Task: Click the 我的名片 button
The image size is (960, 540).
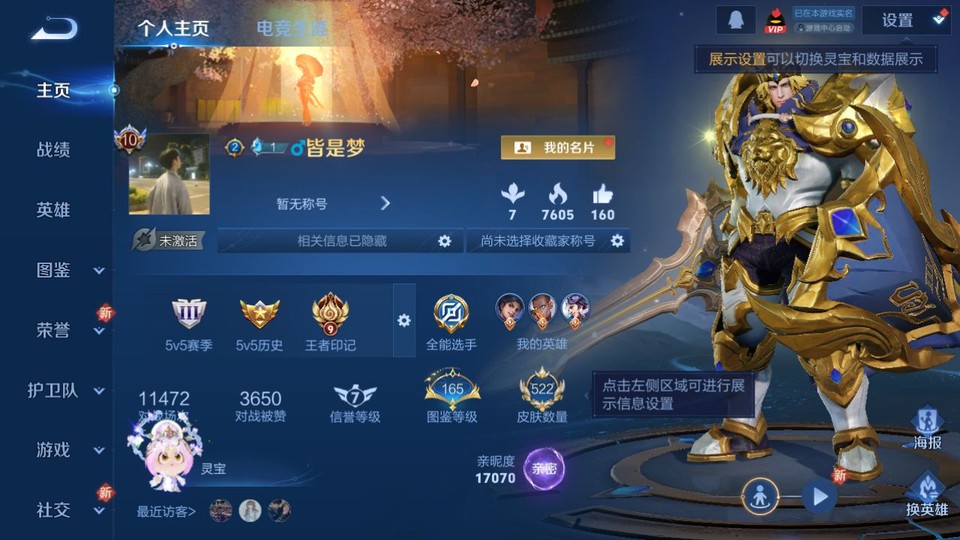Action: click(558, 148)
